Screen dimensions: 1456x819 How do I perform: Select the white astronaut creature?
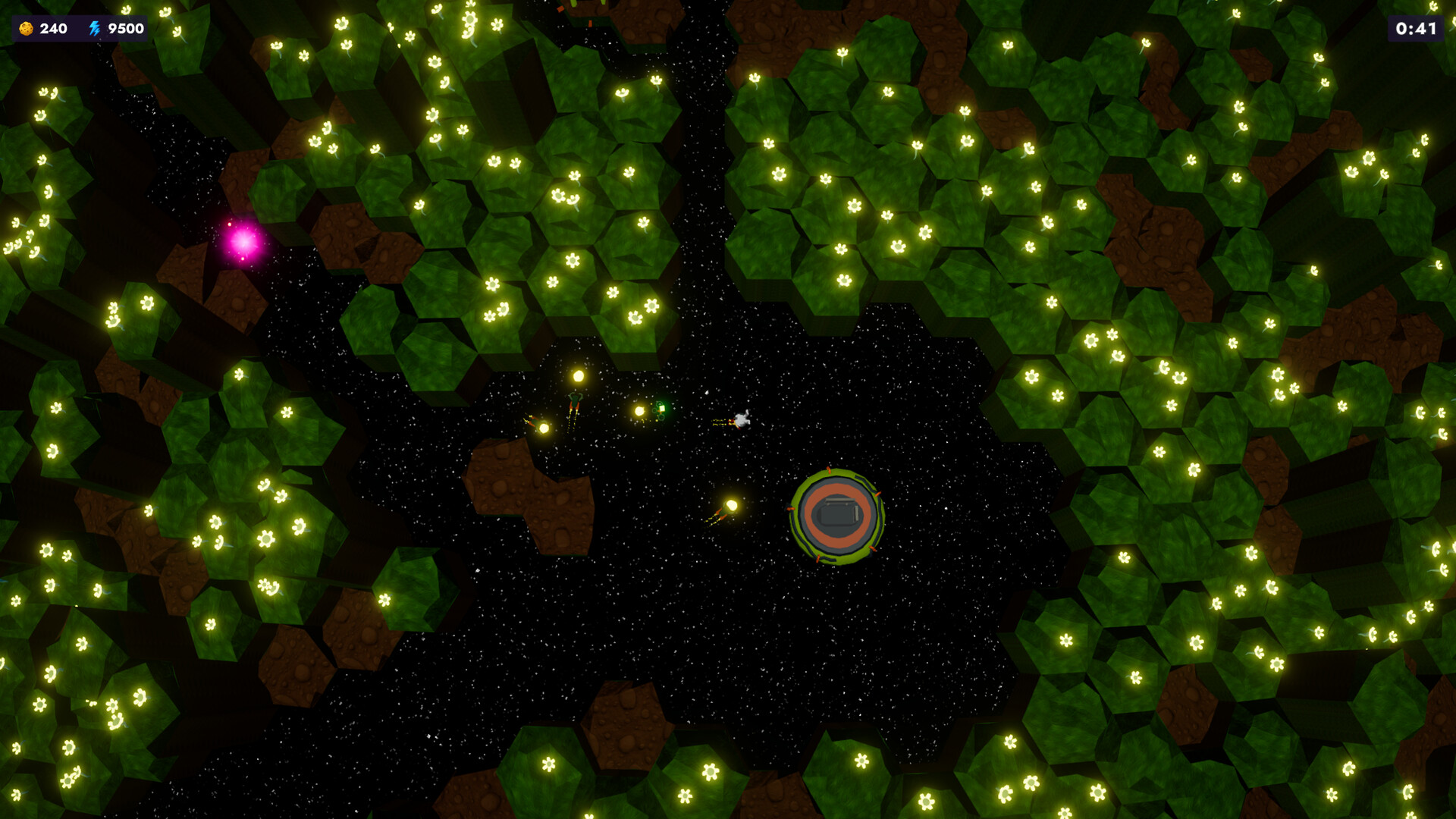coord(741,422)
